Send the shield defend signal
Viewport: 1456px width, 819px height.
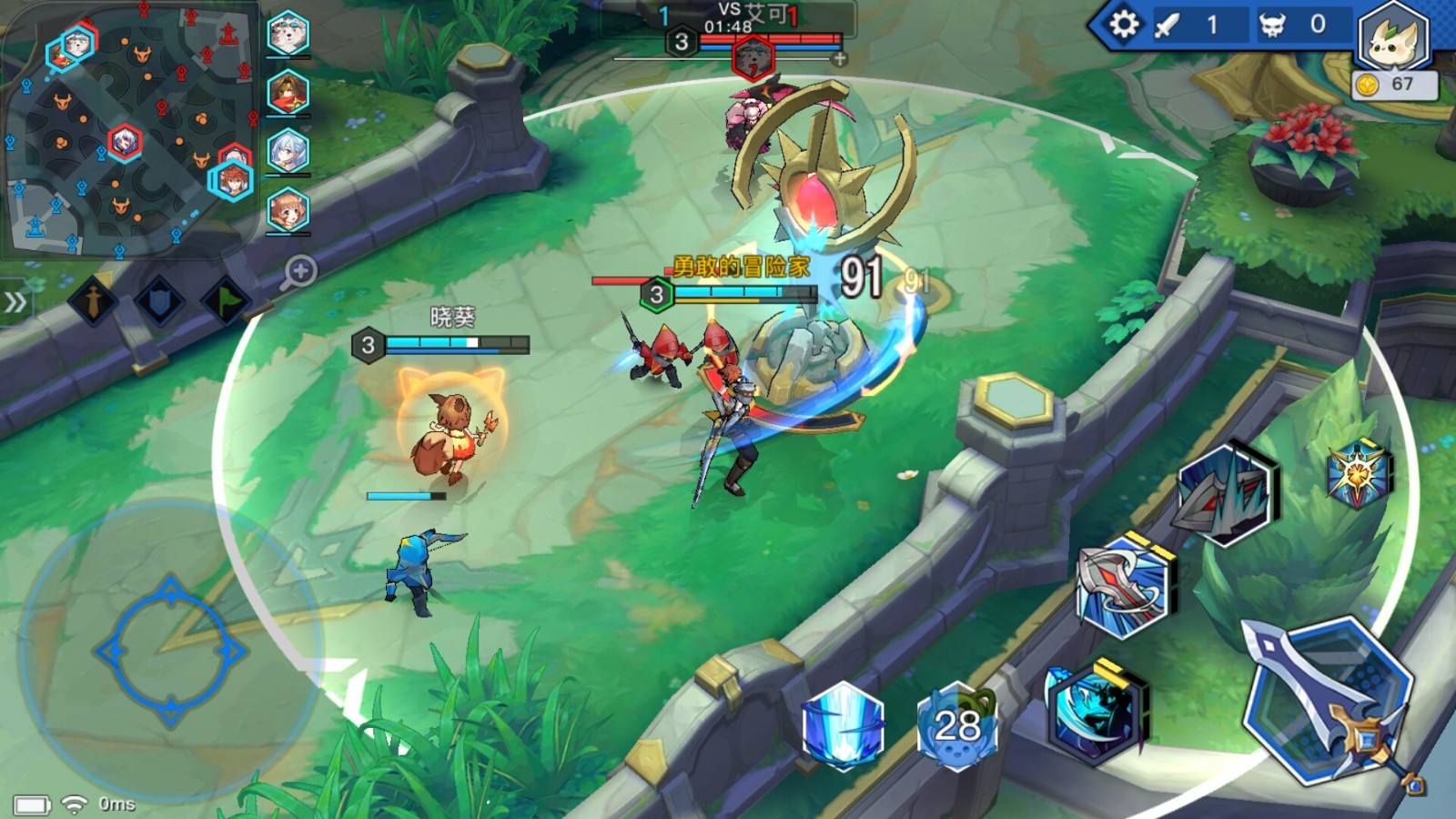[x=160, y=301]
